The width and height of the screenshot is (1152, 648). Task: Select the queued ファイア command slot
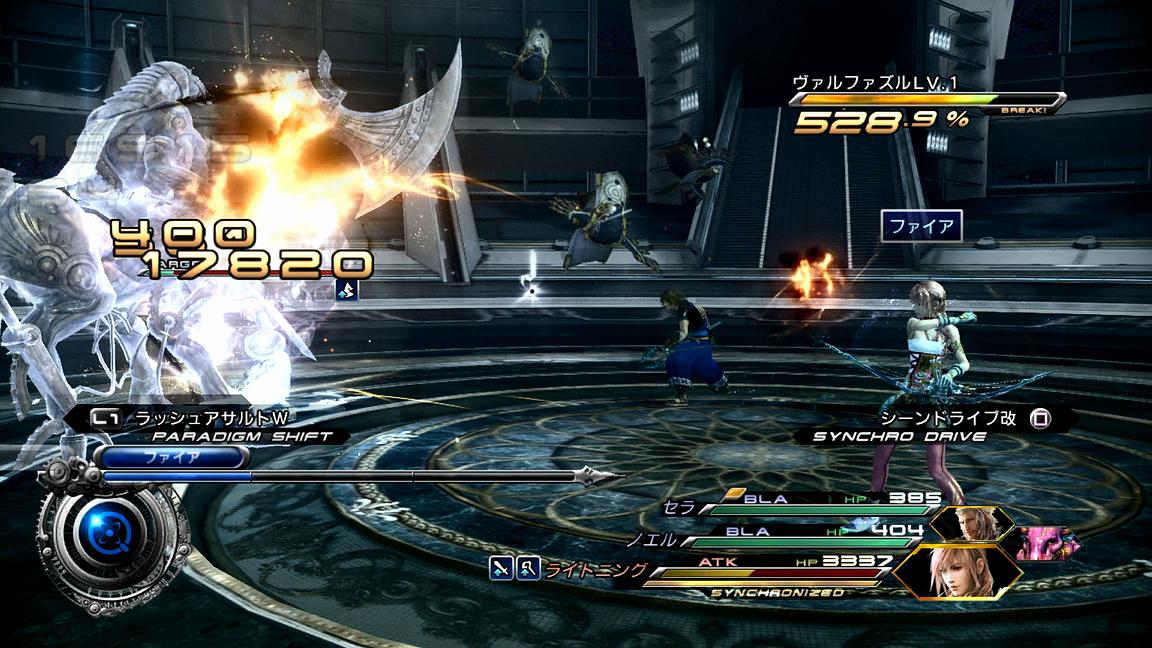tap(171, 458)
